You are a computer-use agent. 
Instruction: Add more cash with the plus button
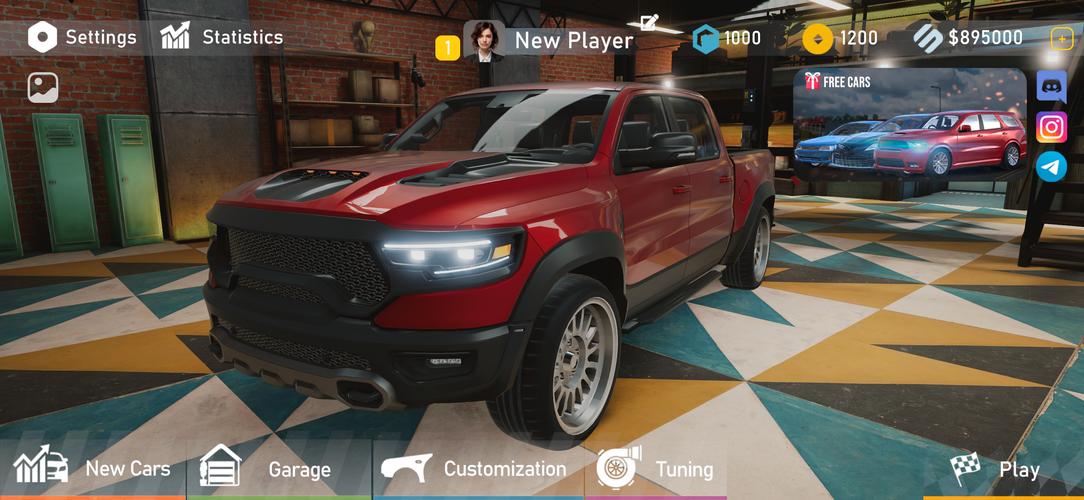1061,38
